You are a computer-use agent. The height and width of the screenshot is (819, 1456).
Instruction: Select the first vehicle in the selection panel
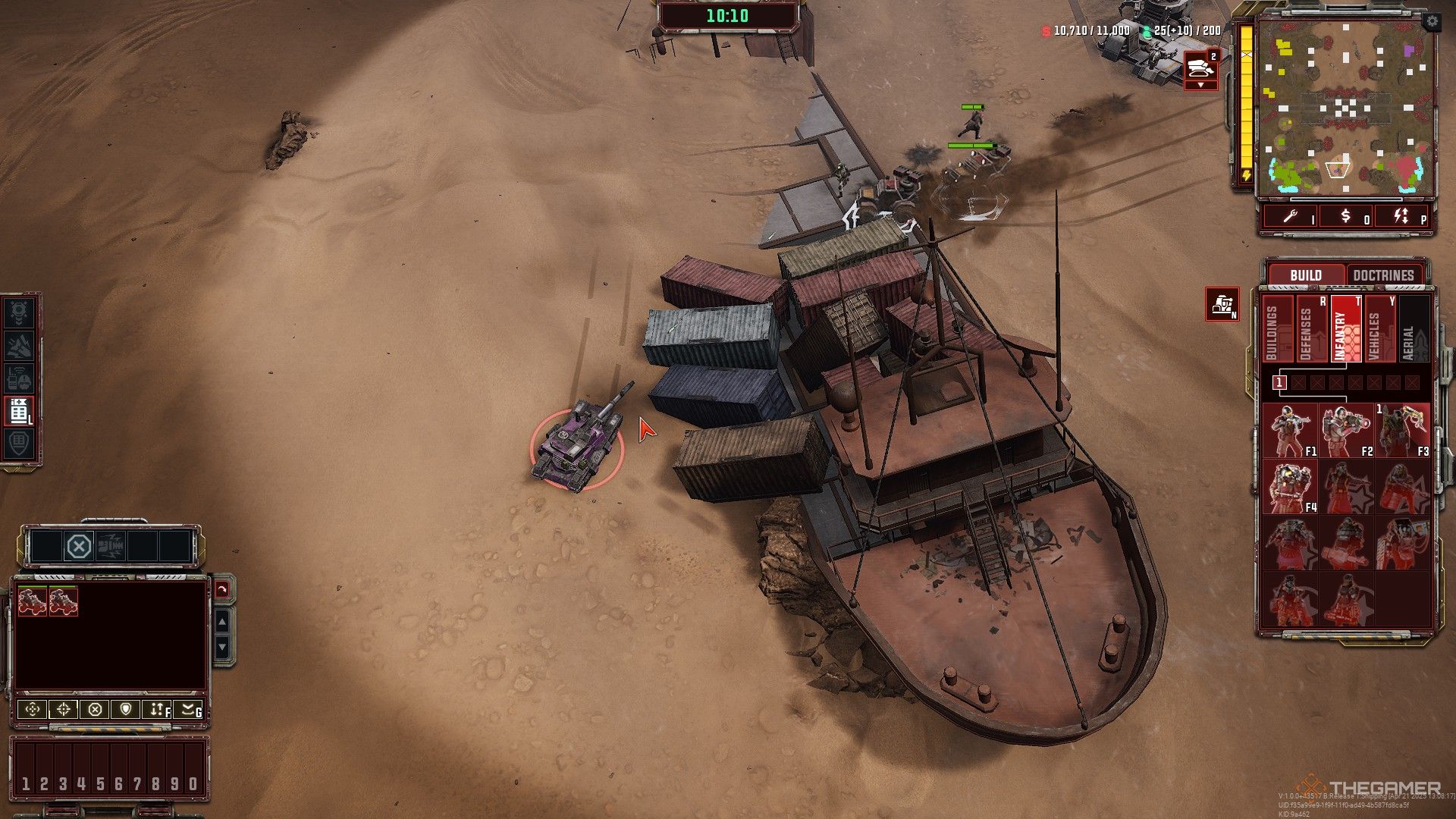tap(32, 601)
